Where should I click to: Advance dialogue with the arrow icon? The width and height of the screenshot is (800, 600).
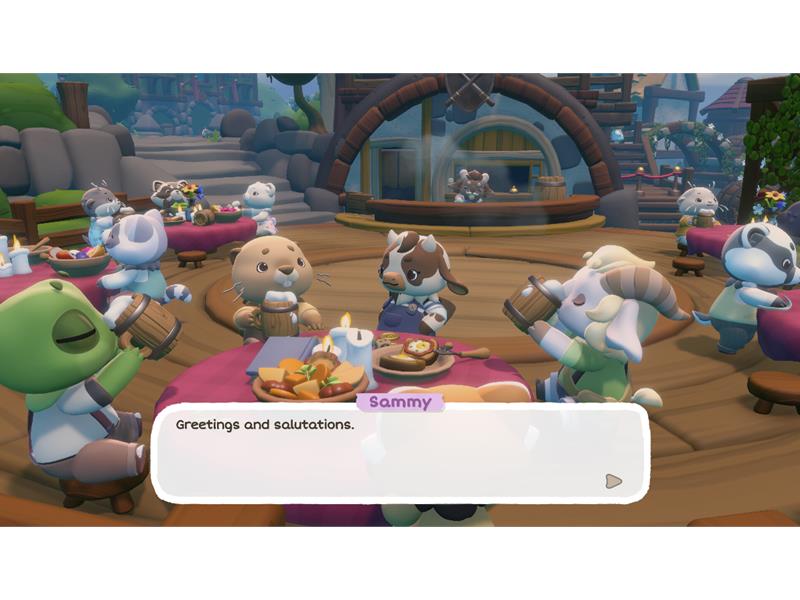pos(613,481)
